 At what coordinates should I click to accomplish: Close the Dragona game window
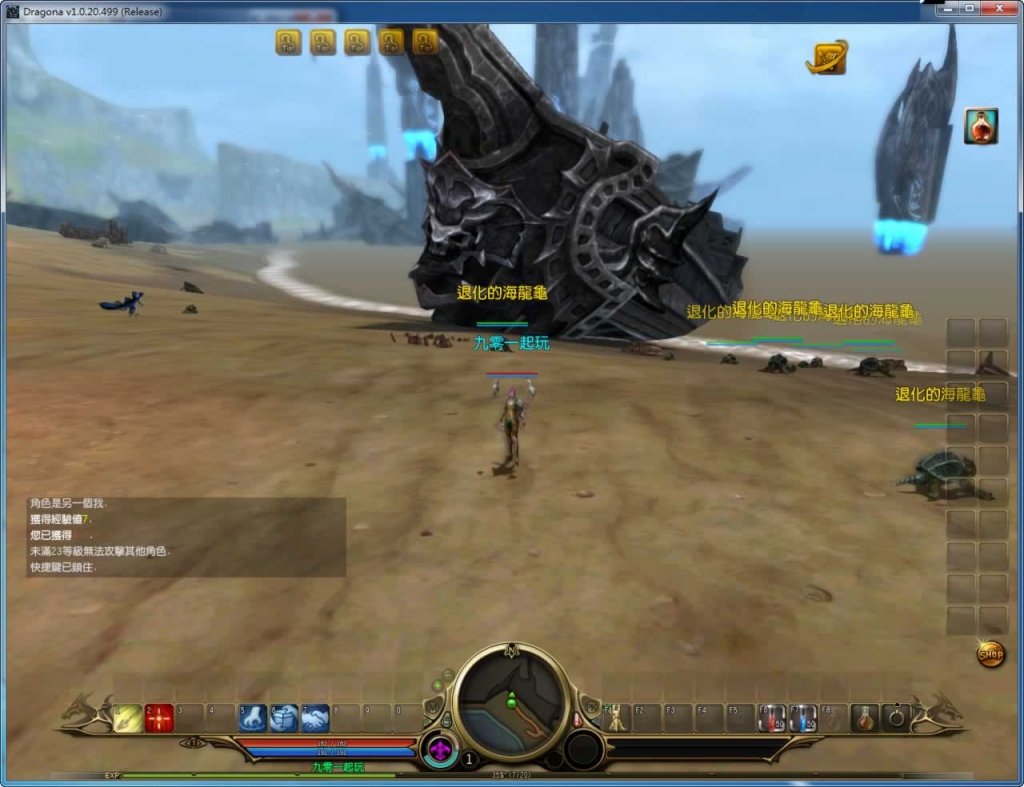pos(998,9)
